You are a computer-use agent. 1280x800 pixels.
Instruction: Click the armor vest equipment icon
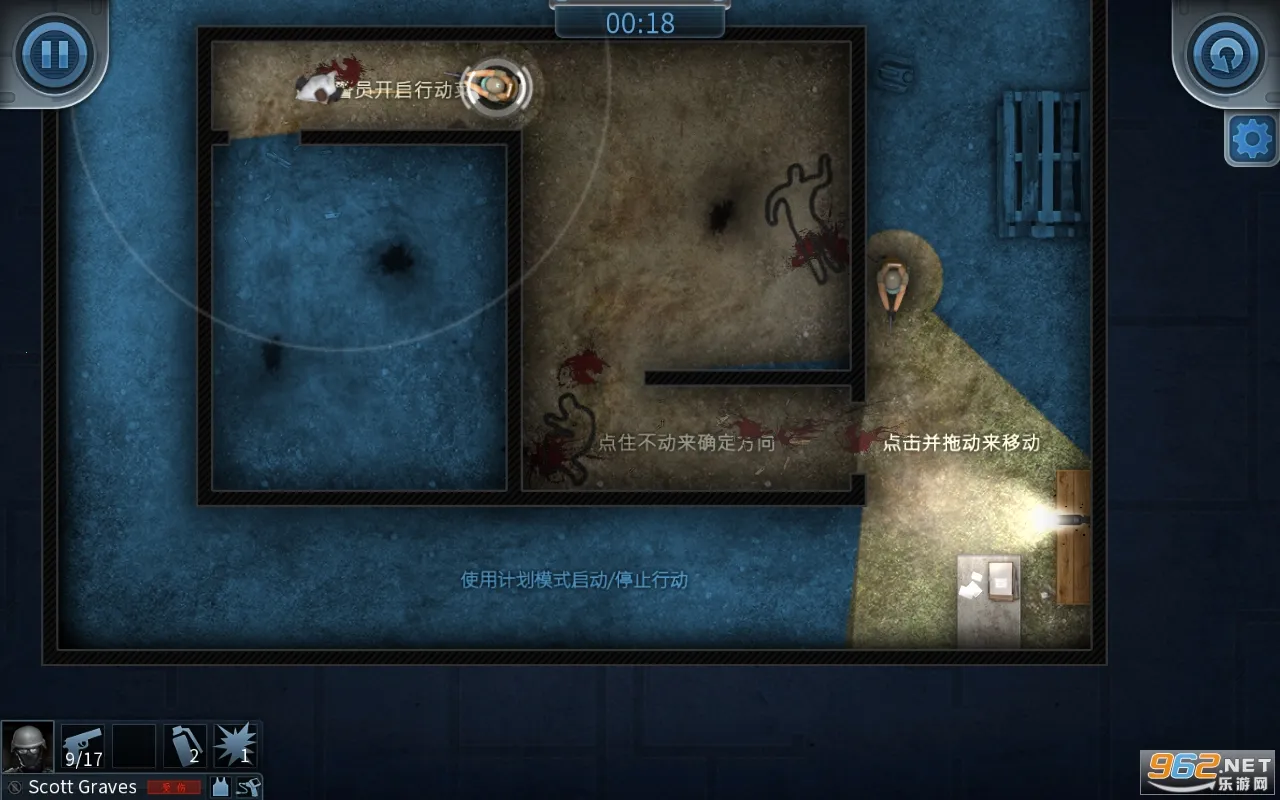point(220,787)
